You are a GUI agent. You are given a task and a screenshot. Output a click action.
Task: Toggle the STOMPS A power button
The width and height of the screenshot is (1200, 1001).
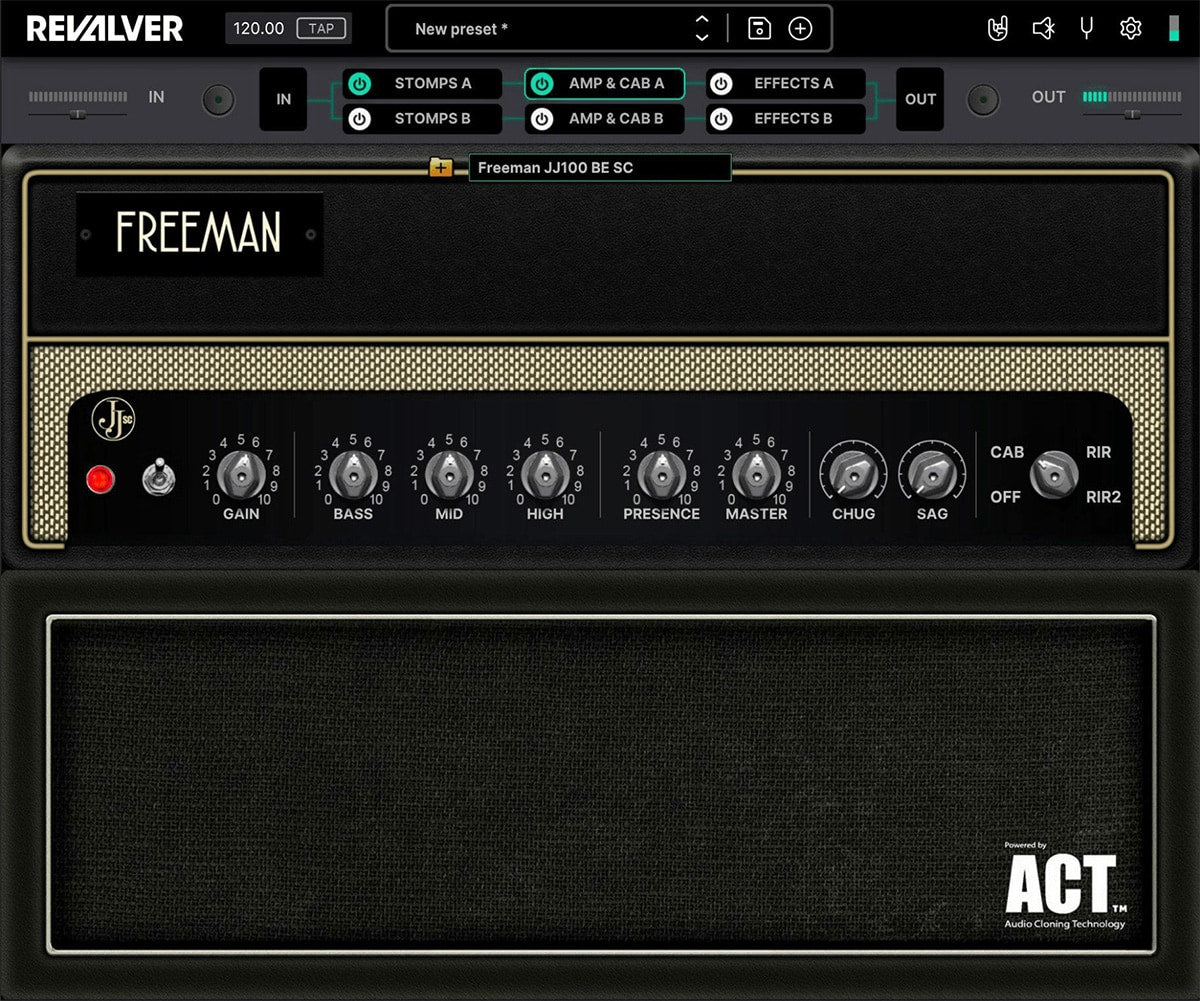tap(360, 84)
